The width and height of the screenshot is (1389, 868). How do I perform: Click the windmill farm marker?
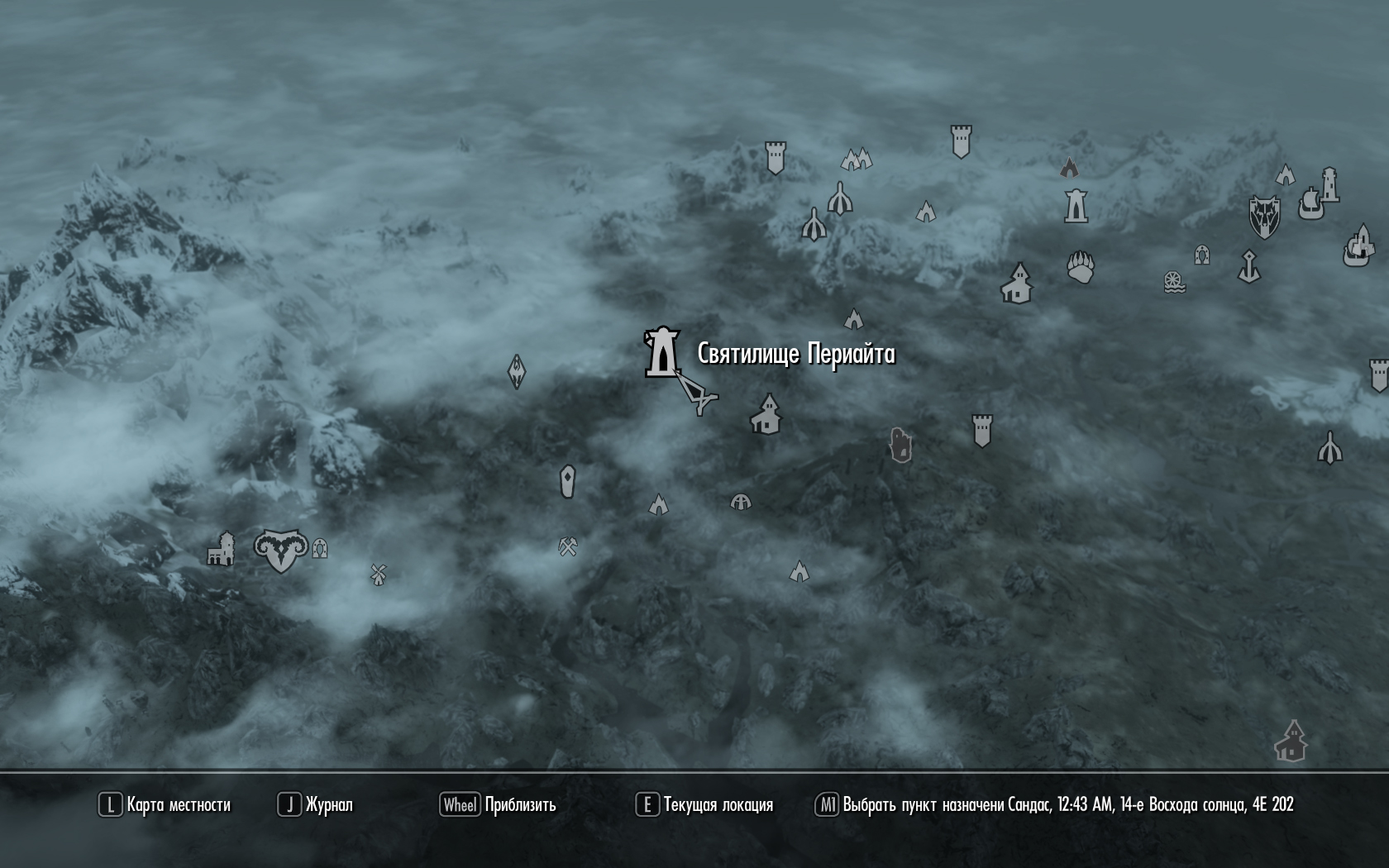pos(378,574)
